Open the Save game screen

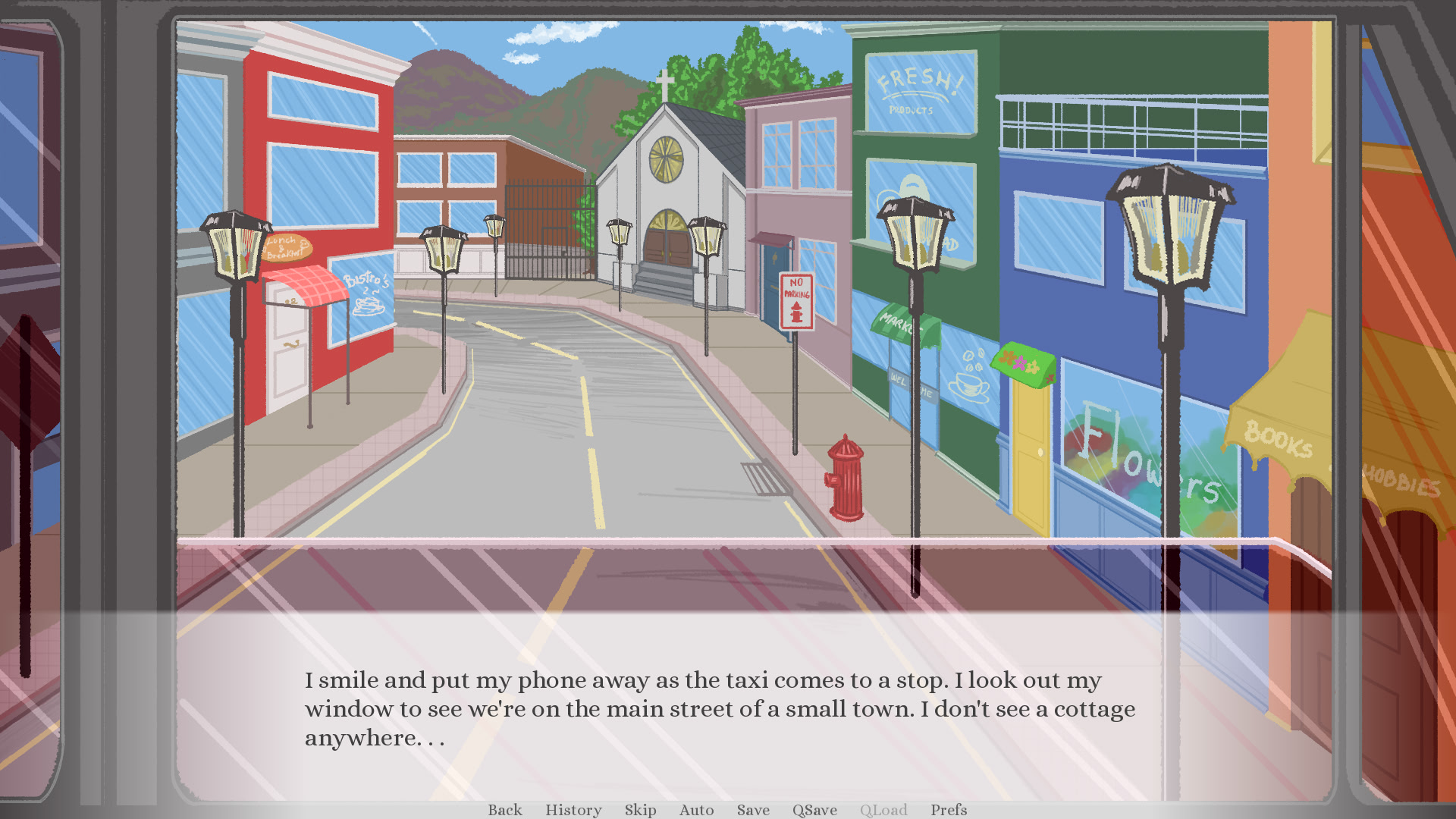point(753,810)
